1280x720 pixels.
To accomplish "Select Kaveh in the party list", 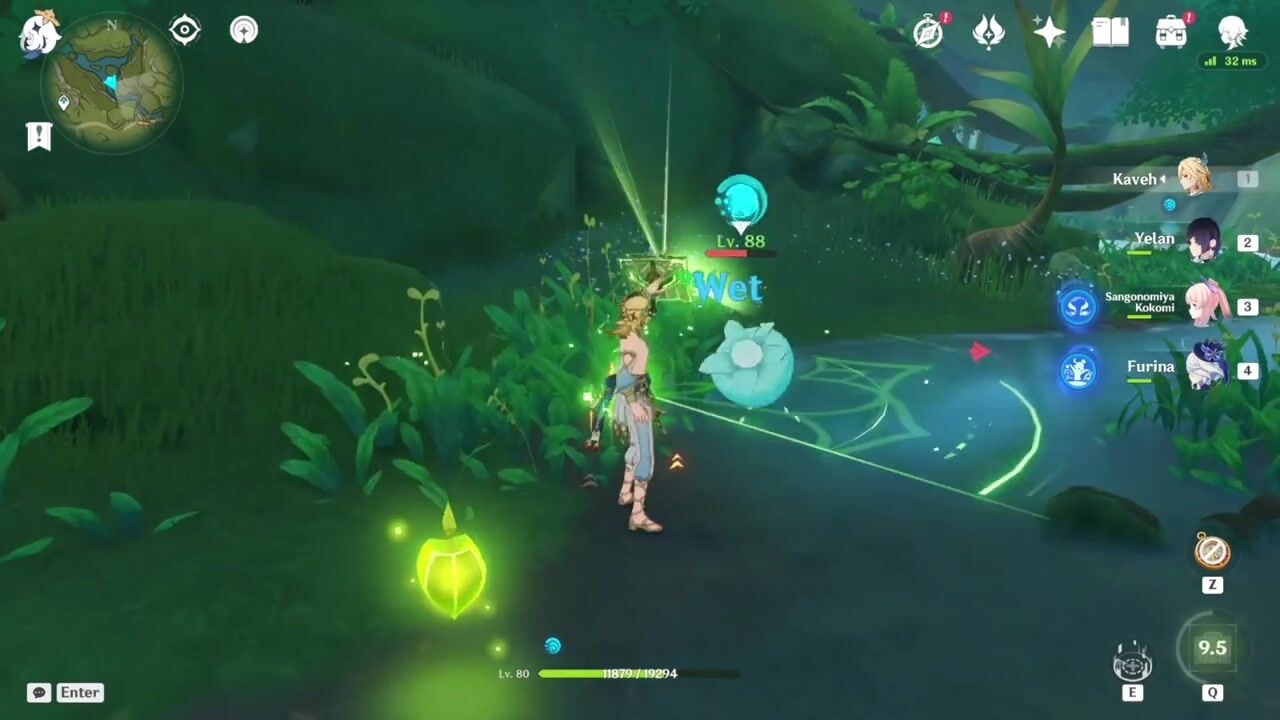I will tap(1194, 178).
